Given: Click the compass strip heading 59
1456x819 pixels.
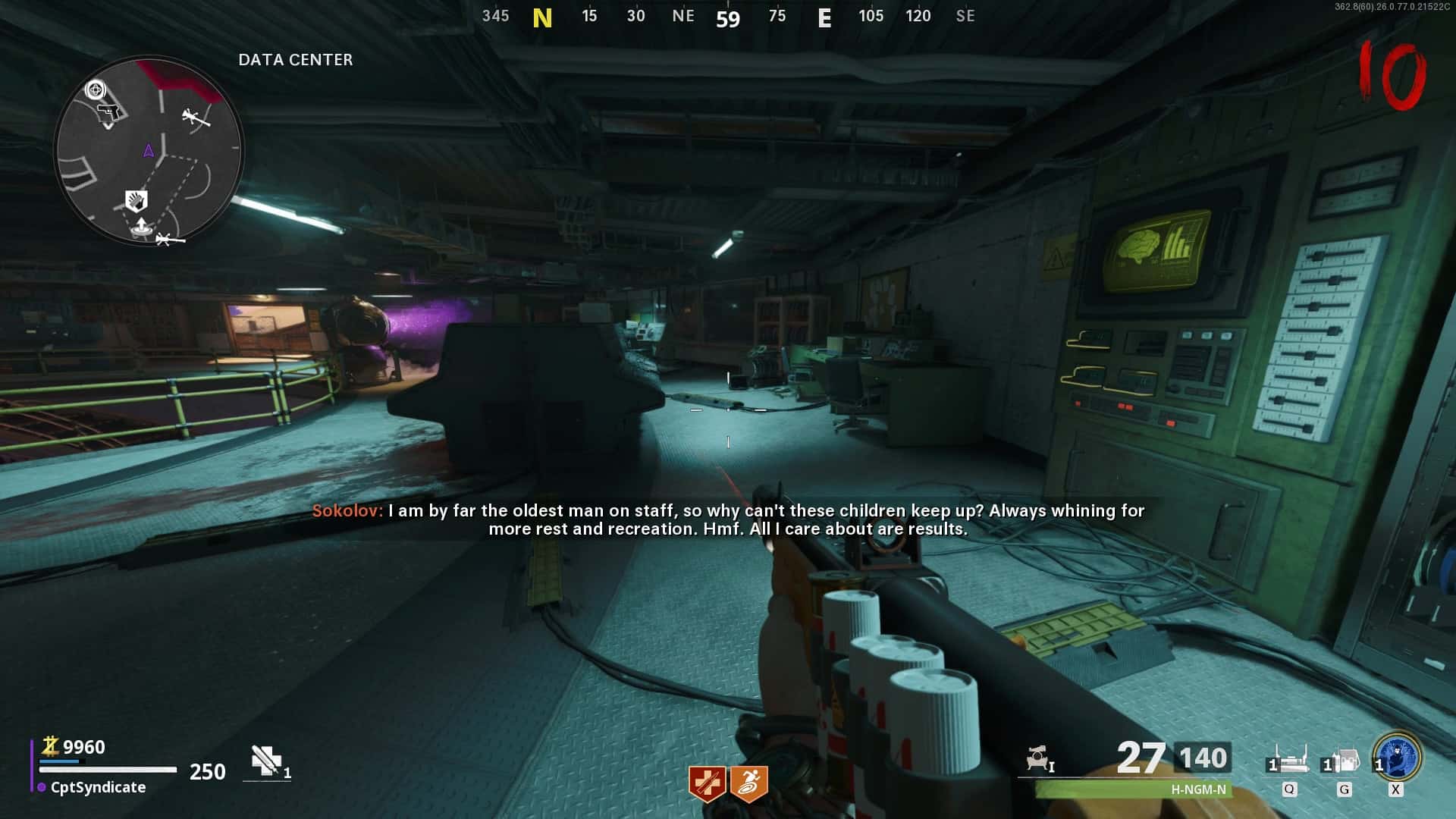Looking at the screenshot, I should [x=728, y=18].
